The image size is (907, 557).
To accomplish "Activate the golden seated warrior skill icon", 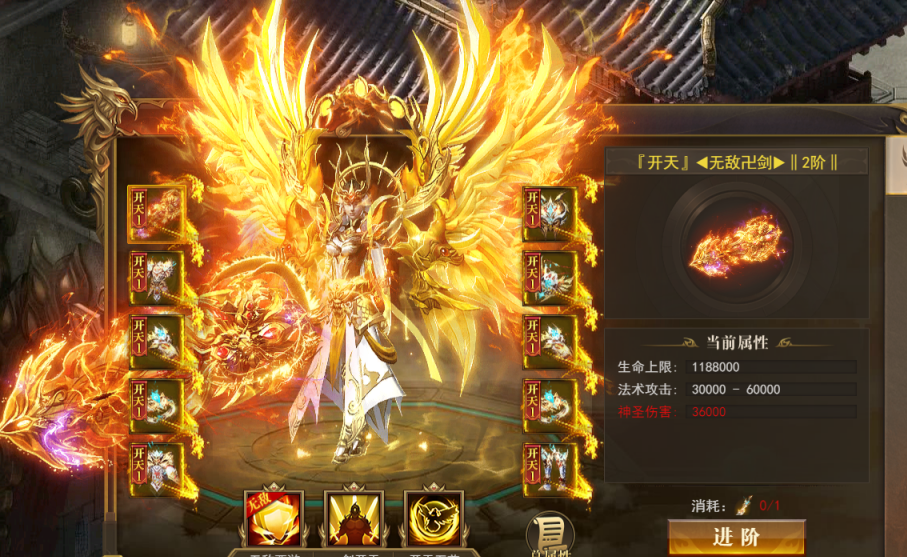I will (355, 518).
